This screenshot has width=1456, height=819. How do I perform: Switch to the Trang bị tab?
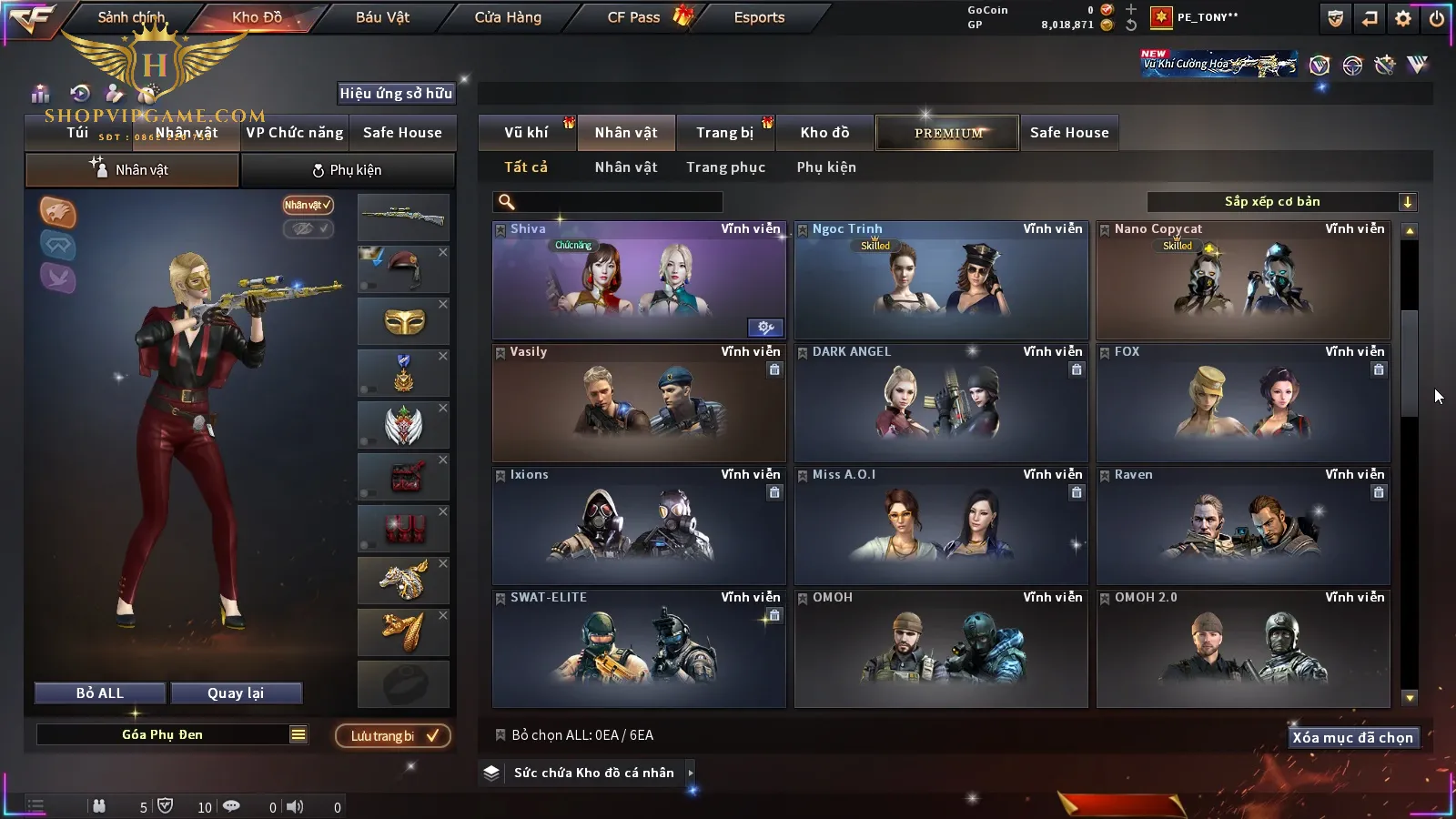tap(724, 133)
